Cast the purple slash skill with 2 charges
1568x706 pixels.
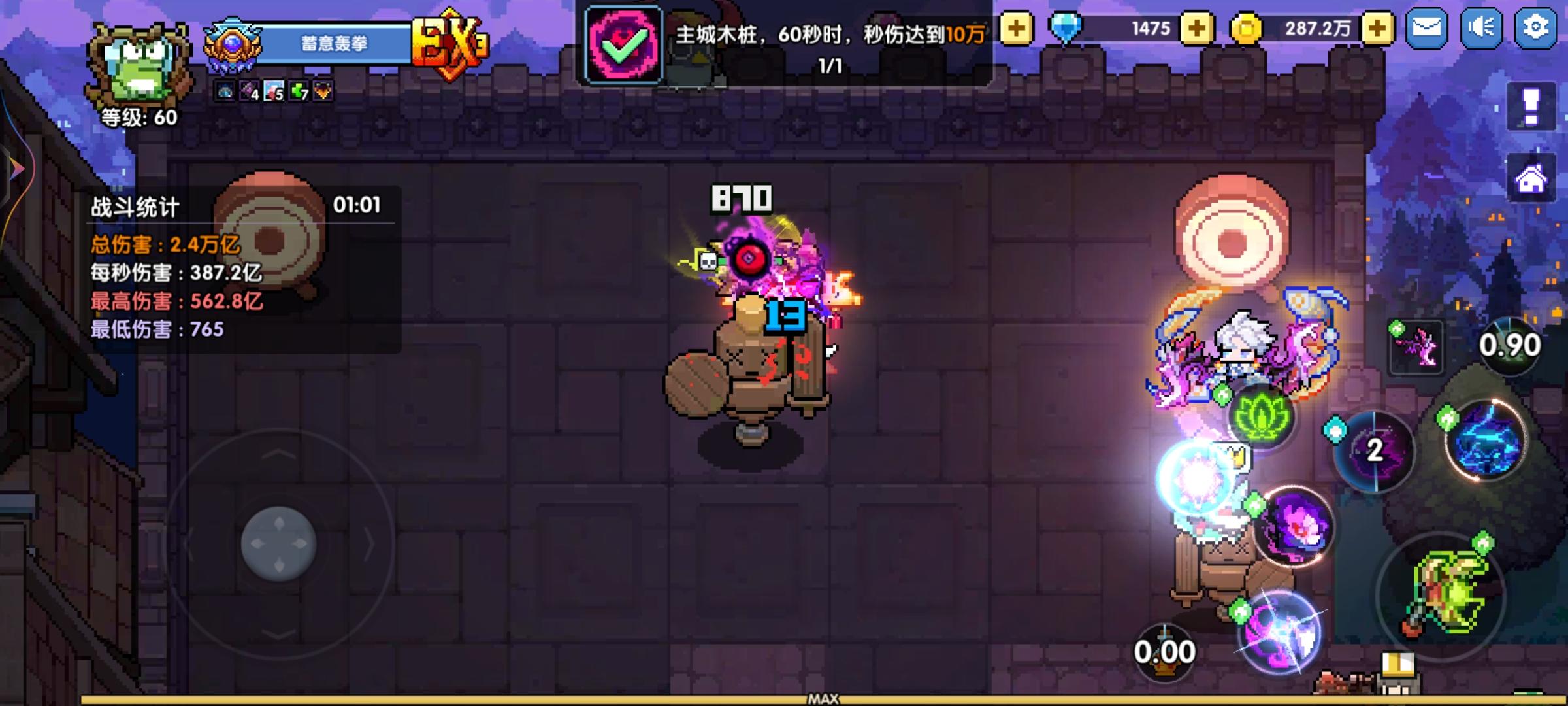tap(1375, 452)
